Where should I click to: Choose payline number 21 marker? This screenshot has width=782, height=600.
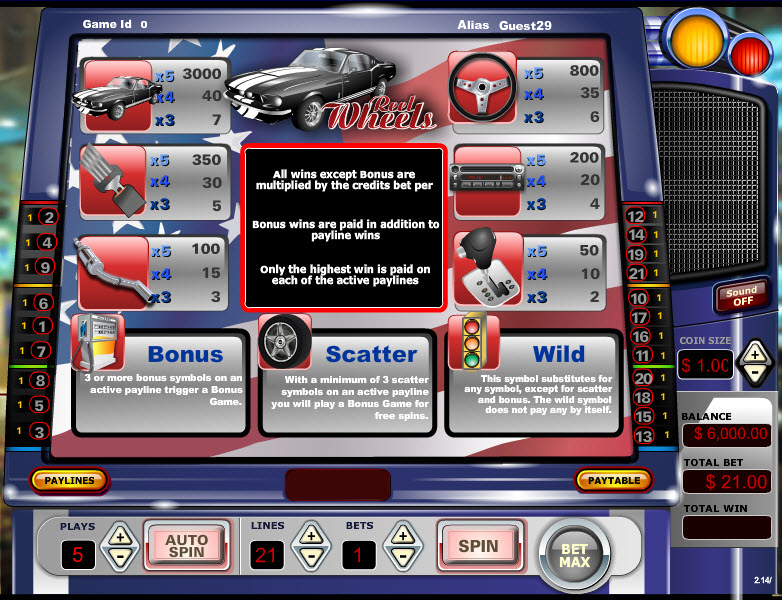click(x=636, y=273)
